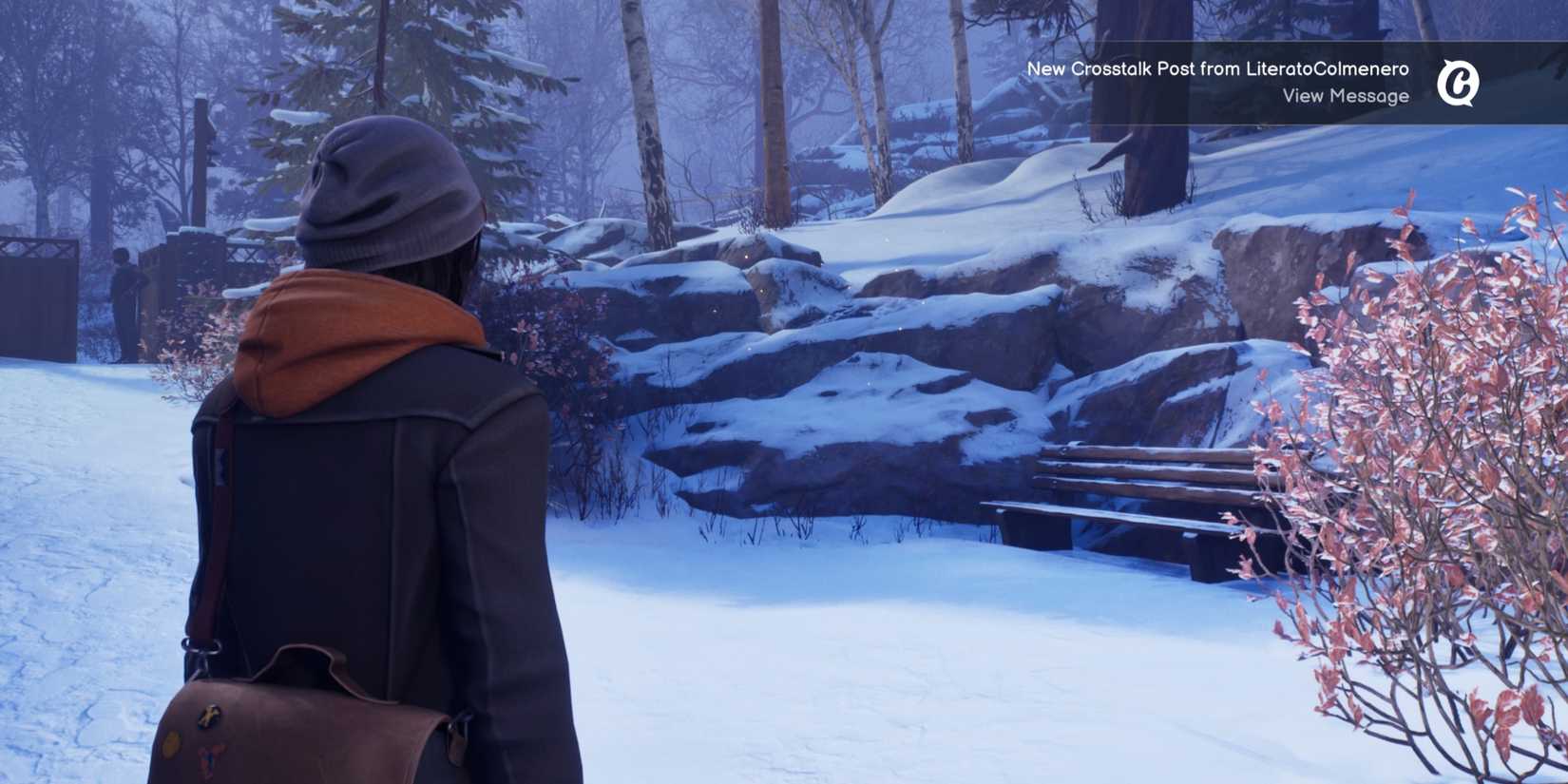
Task: Click the yellow X-shaped pin on the satchel
Action: (x=209, y=715)
